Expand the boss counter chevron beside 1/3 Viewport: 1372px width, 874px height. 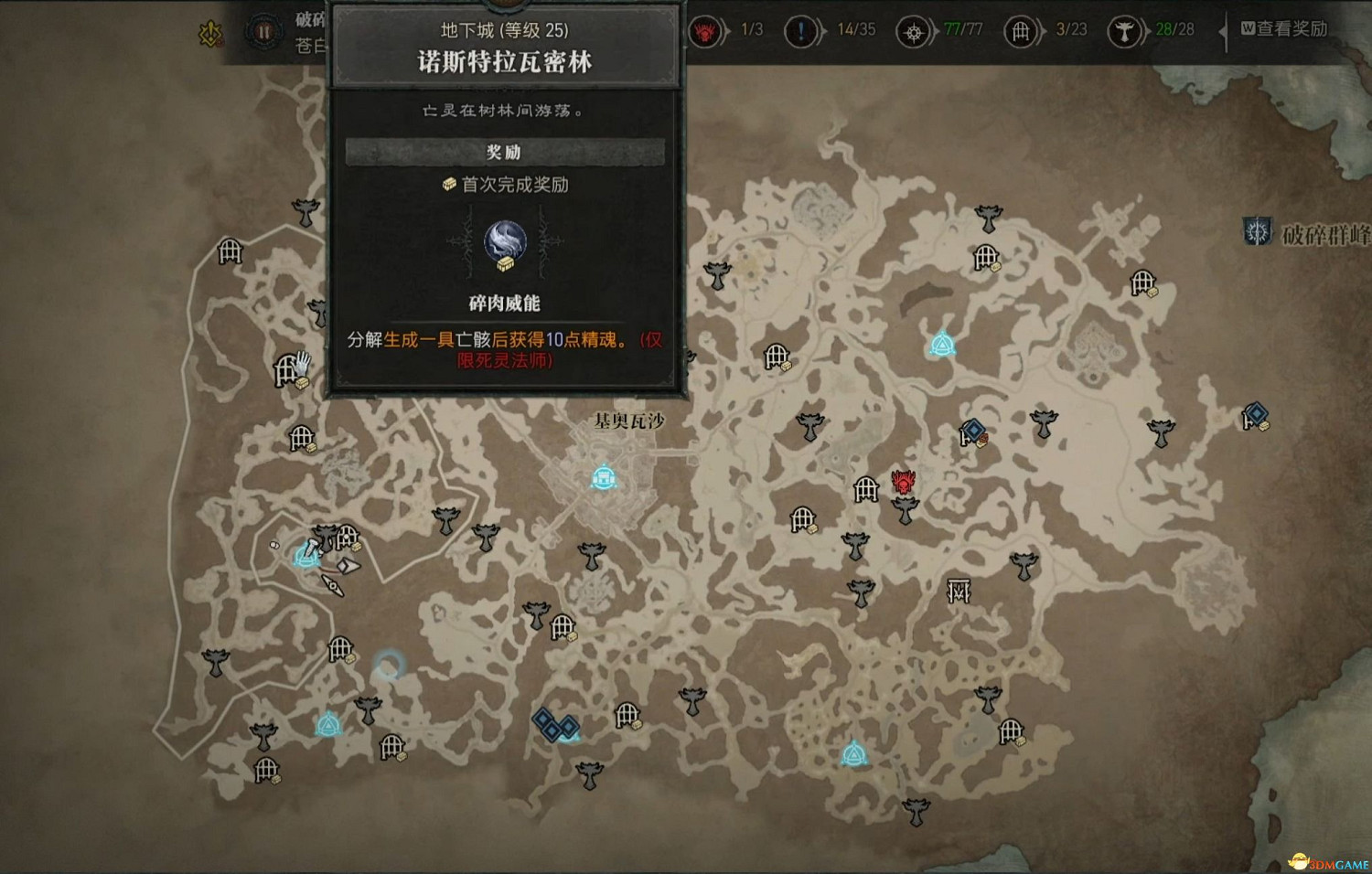(x=725, y=30)
